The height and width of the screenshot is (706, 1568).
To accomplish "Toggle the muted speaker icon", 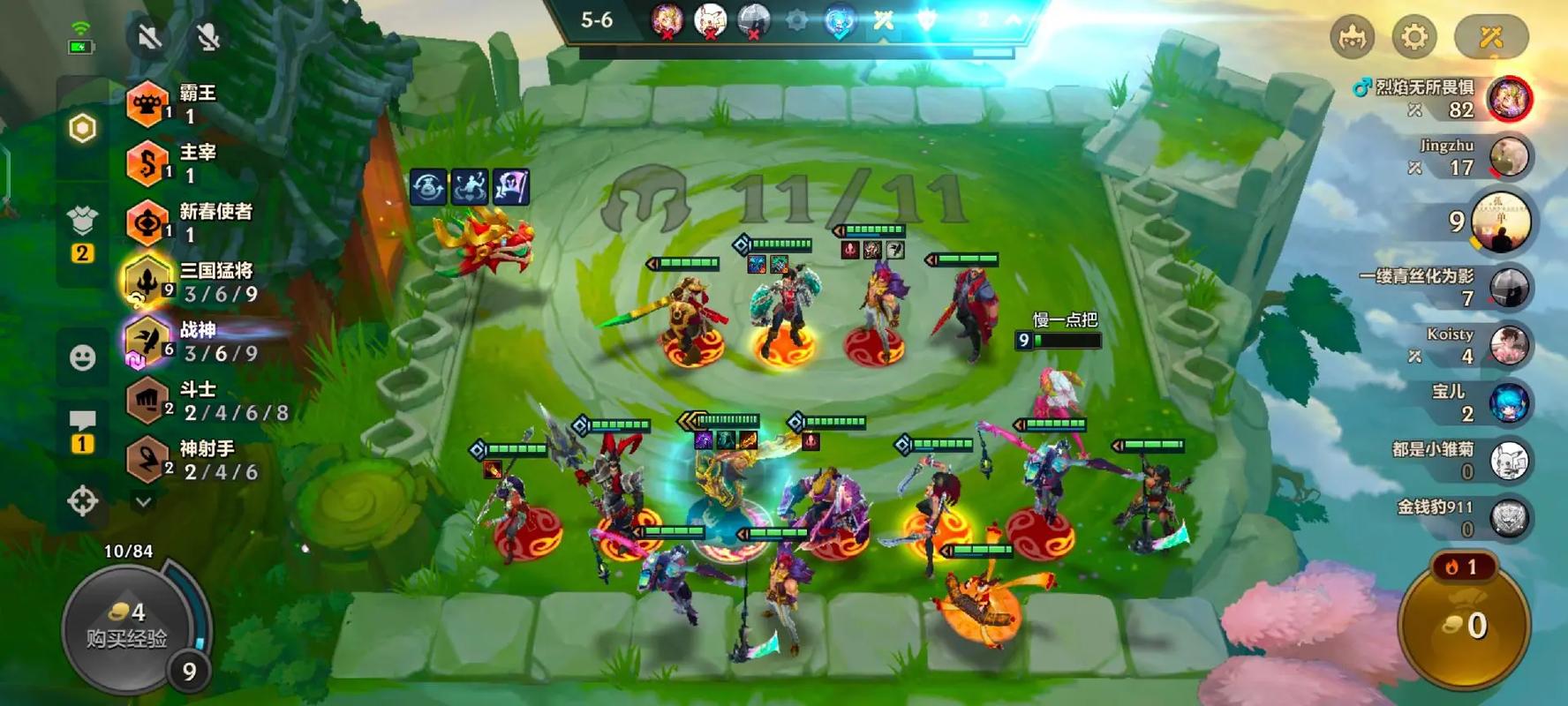I will click(x=149, y=37).
